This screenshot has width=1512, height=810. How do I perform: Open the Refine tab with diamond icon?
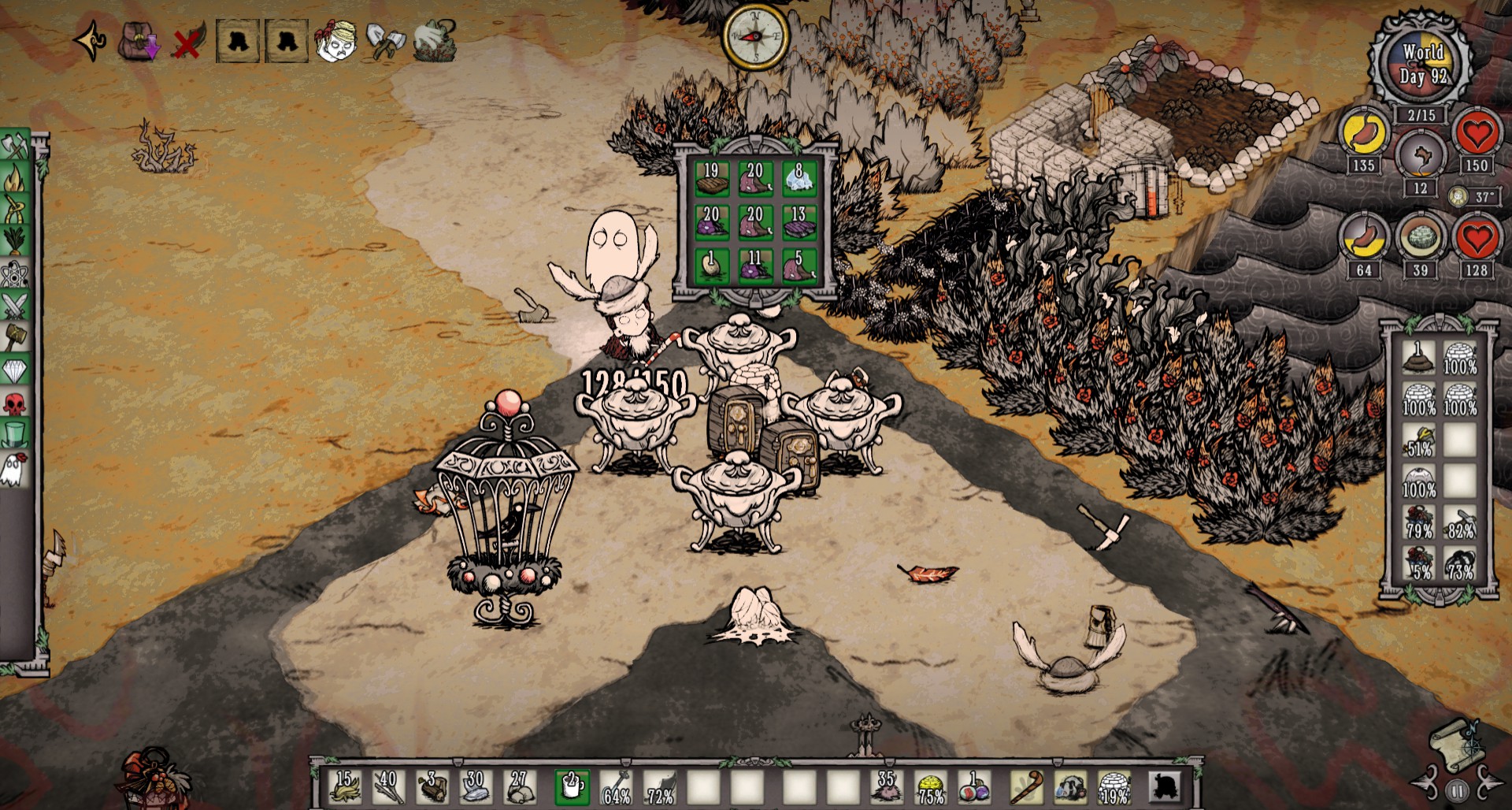[x=15, y=369]
